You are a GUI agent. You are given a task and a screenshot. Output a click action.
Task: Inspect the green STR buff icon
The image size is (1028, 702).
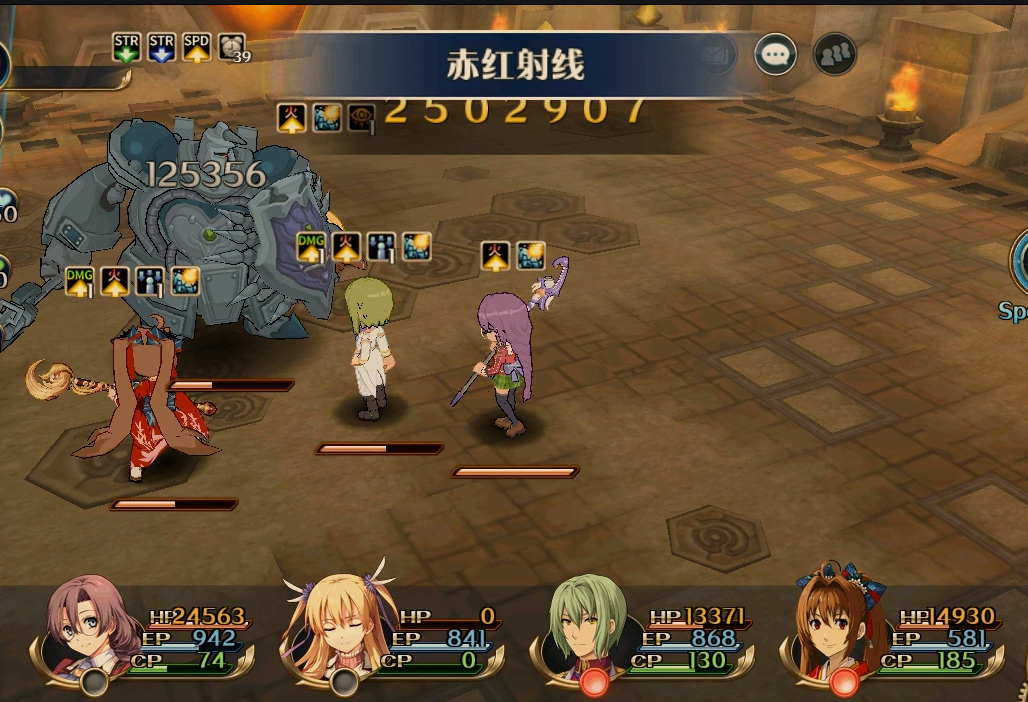(x=127, y=47)
